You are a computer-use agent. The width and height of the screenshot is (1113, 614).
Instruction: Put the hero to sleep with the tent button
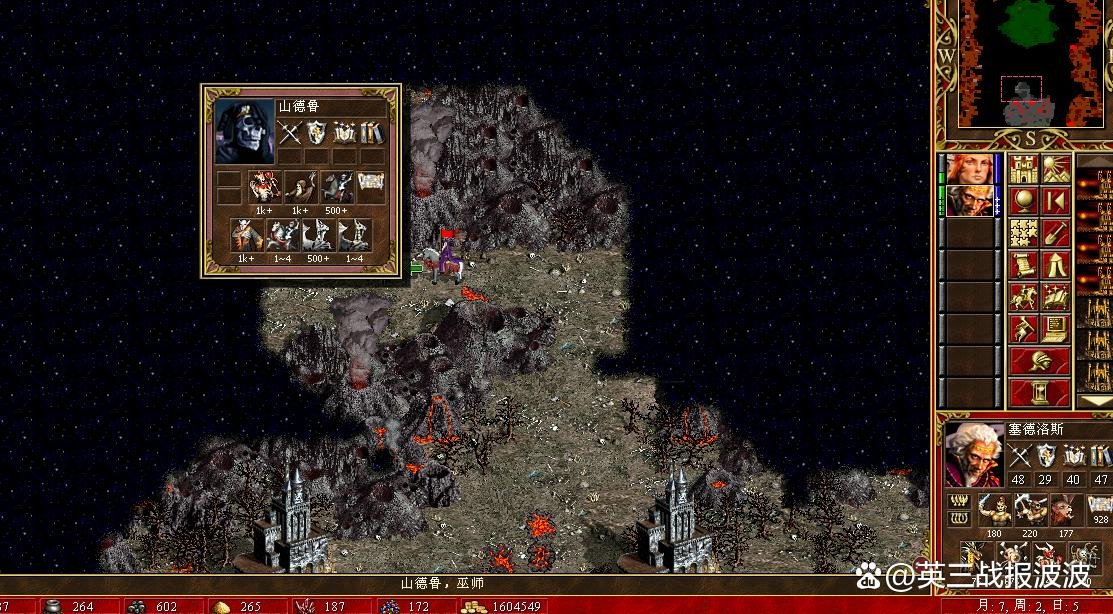1056,265
